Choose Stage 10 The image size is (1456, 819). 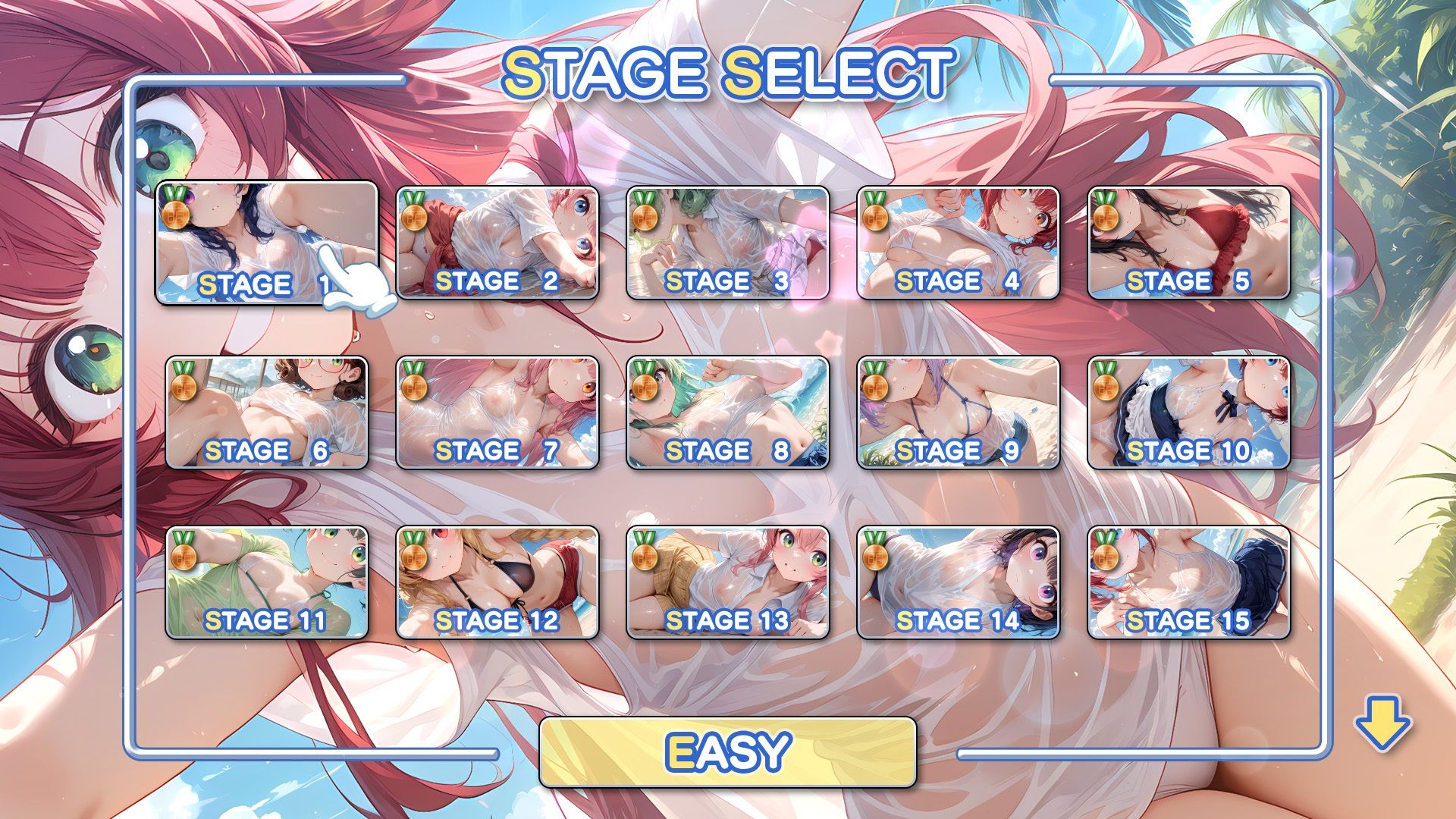[1189, 413]
